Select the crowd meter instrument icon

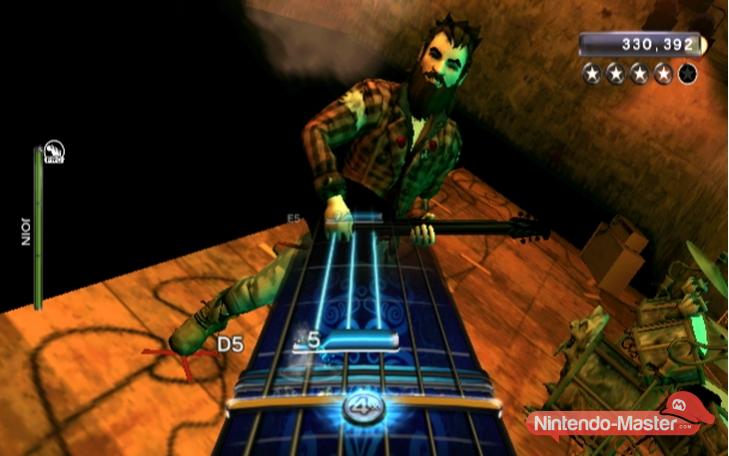[54, 152]
